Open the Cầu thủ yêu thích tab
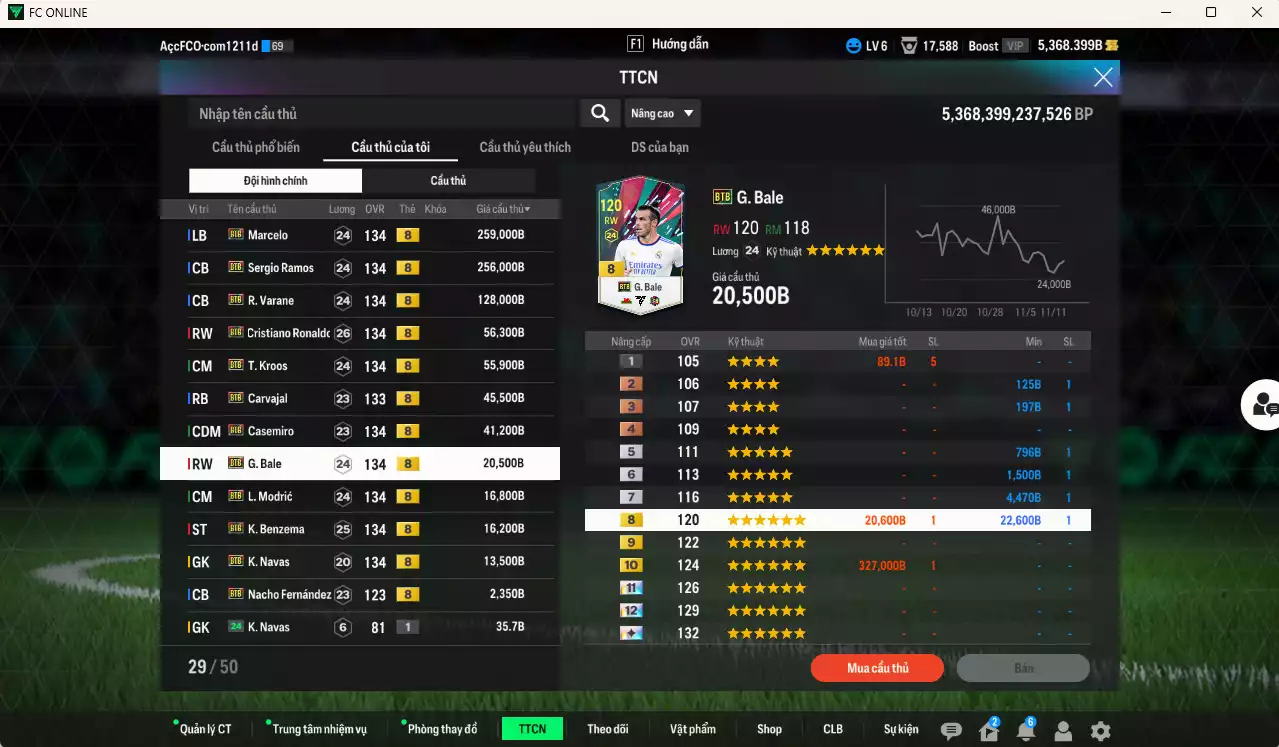Screen dimensions: 1279x747 [525, 147]
